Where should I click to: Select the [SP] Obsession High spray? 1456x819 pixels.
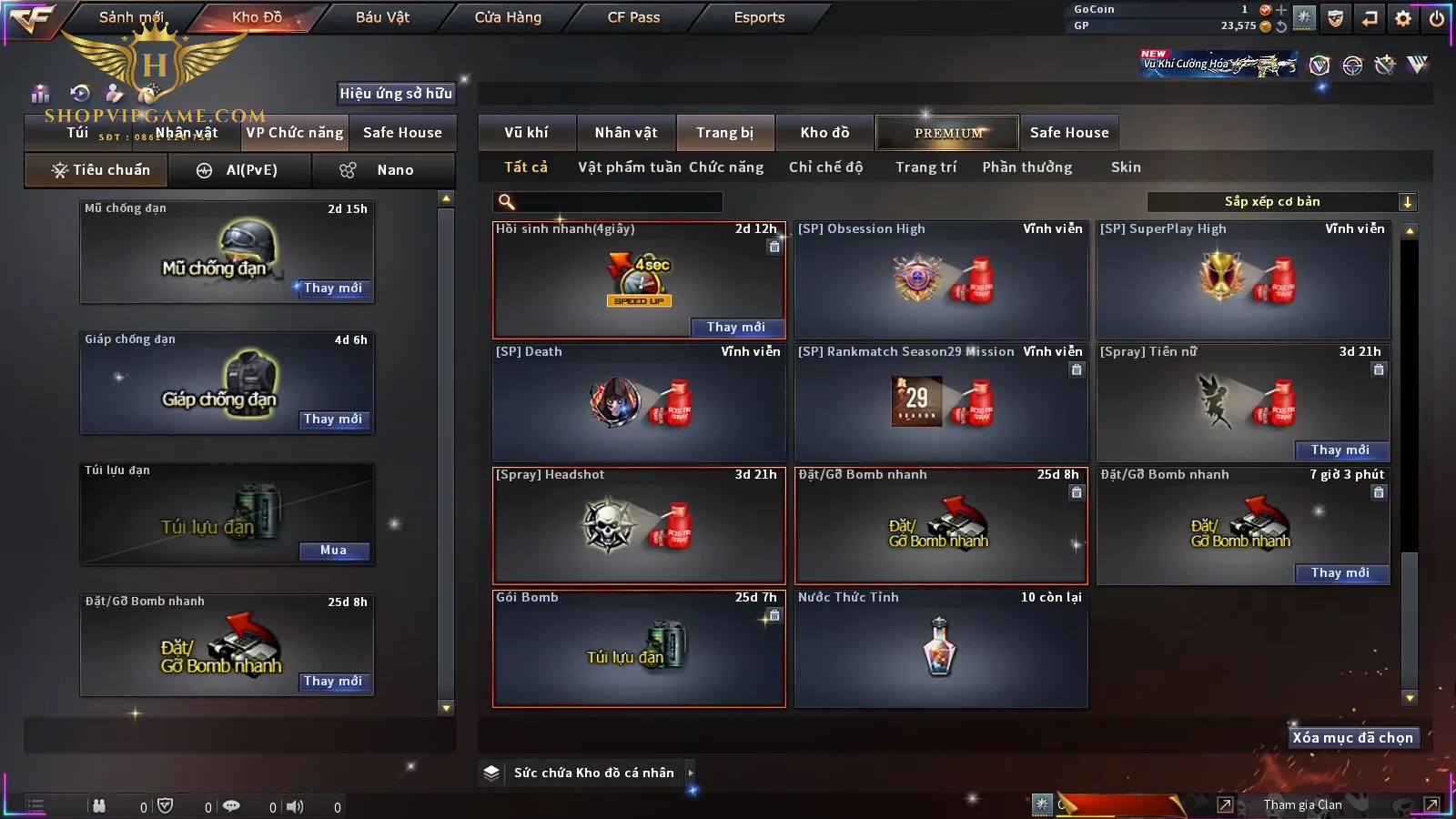(x=940, y=279)
